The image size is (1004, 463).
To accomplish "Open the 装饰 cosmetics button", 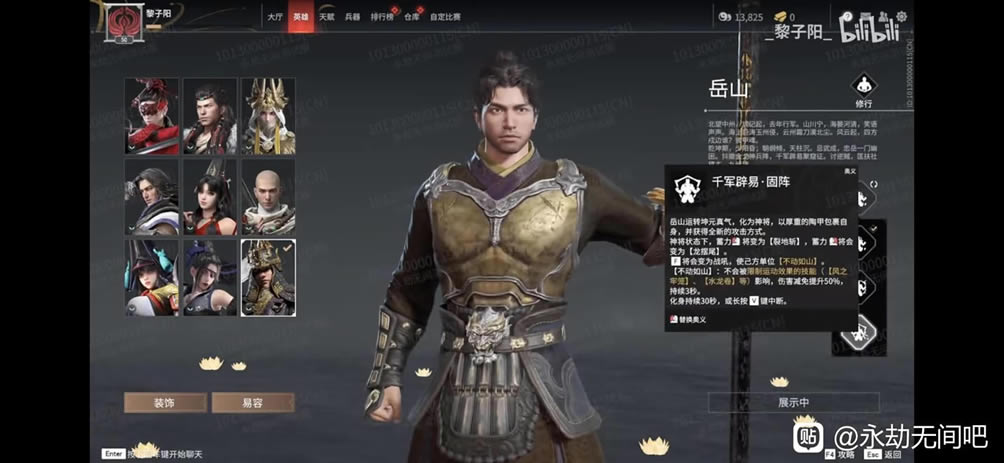I will [165, 402].
